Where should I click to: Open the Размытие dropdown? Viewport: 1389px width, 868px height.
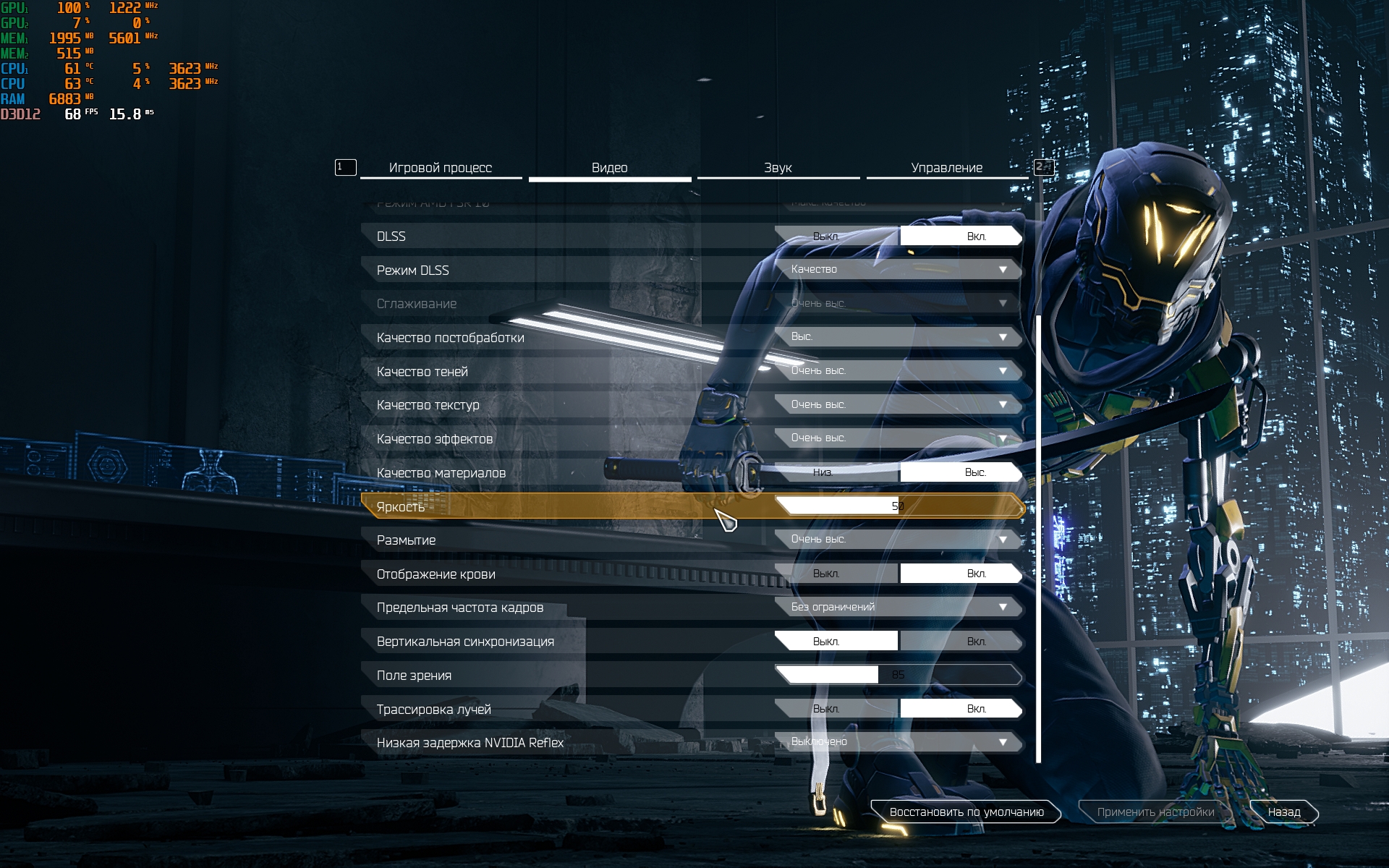point(898,540)
